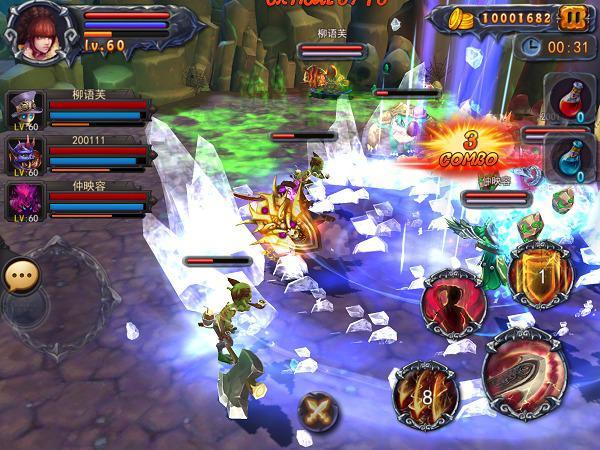This screenshot has width=600, height=450.
Task: Pause the game with the orange pause button
Action: 571,18
